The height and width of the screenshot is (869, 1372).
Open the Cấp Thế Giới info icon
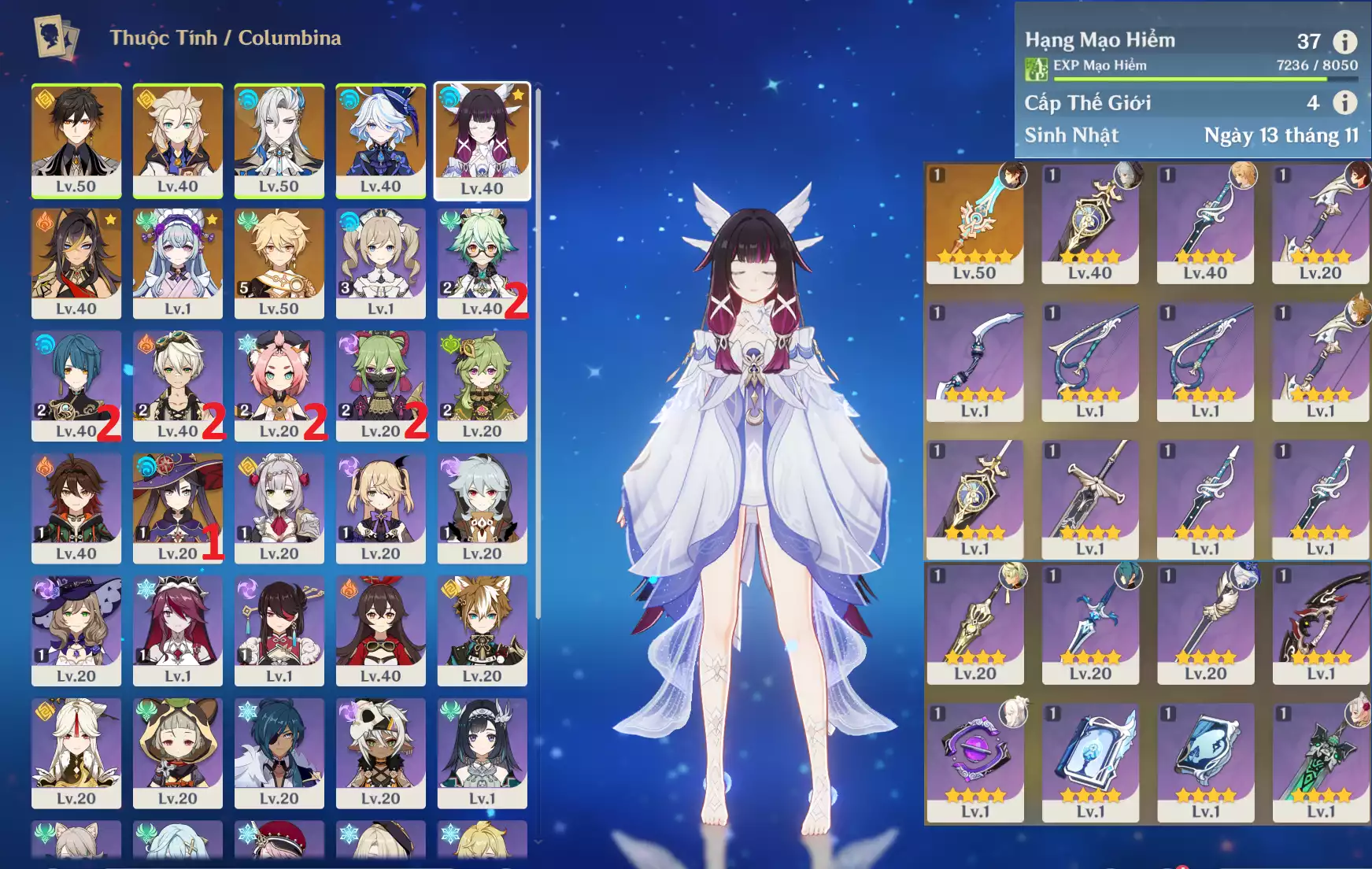click(x=1344, y=102)
